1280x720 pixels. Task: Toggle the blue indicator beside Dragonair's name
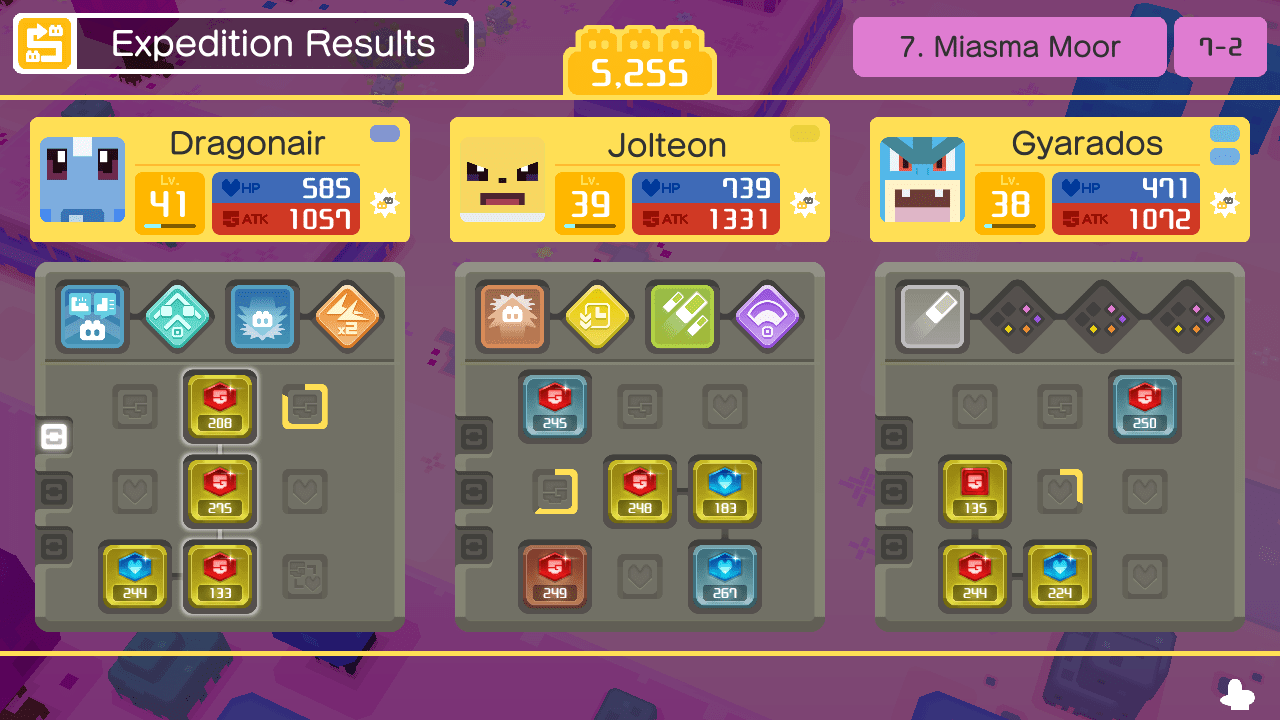[x=383, y=131]
